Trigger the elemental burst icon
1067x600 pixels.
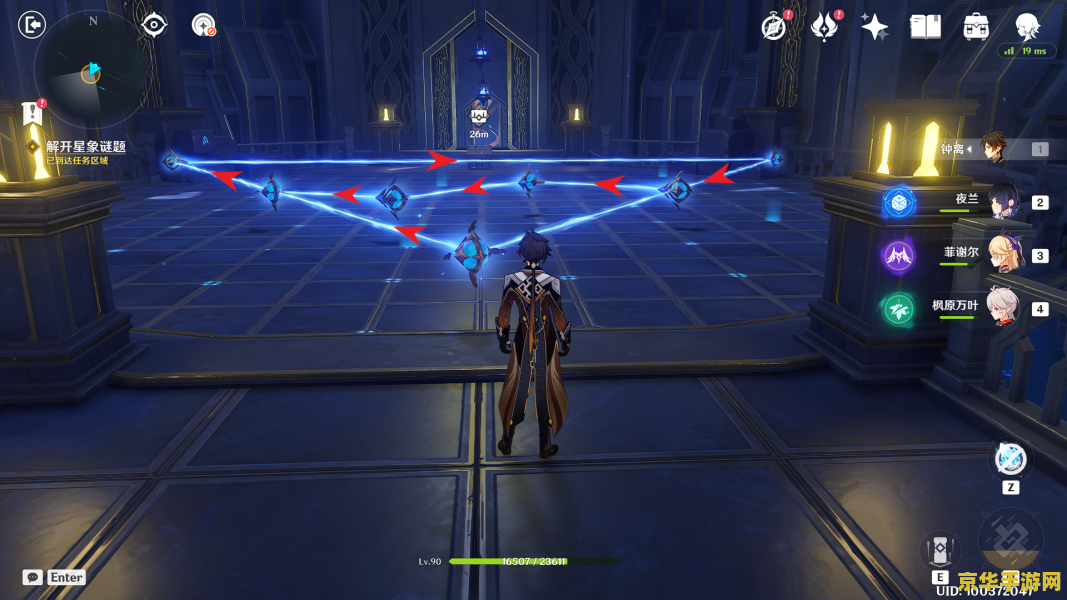1010,540
